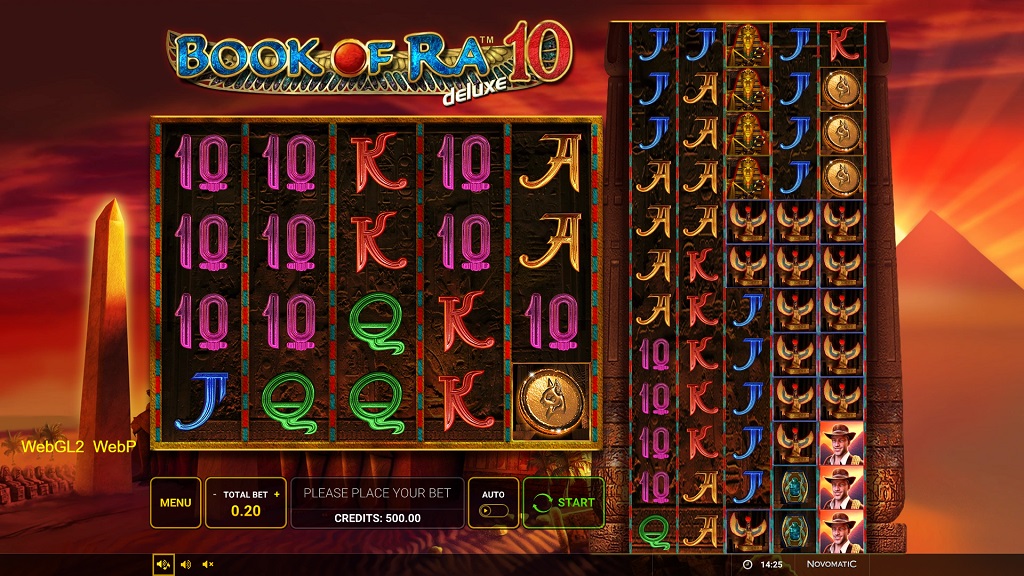Screen dimensions: 1024x576
Task: Choose the sound-effects-only speaker icon
Action: [185, 565]
